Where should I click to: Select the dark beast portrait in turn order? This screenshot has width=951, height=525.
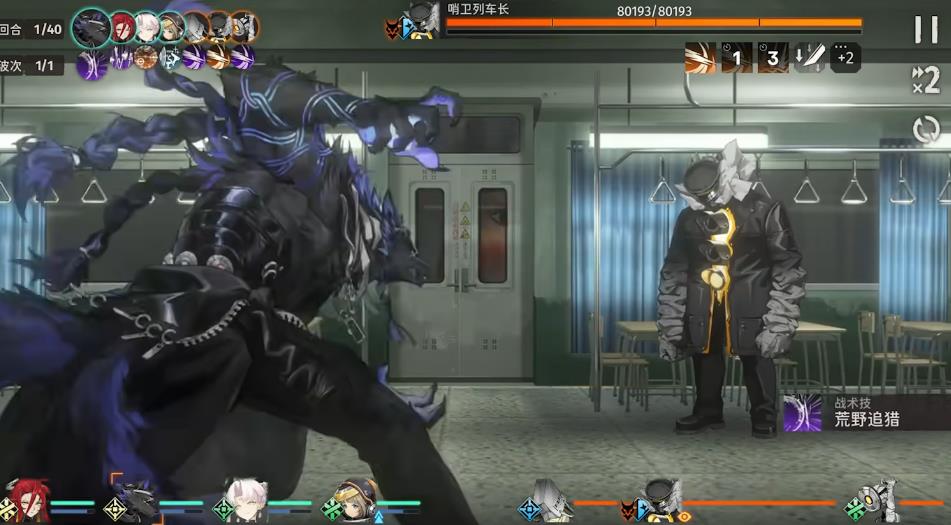[x=92, y=27]
